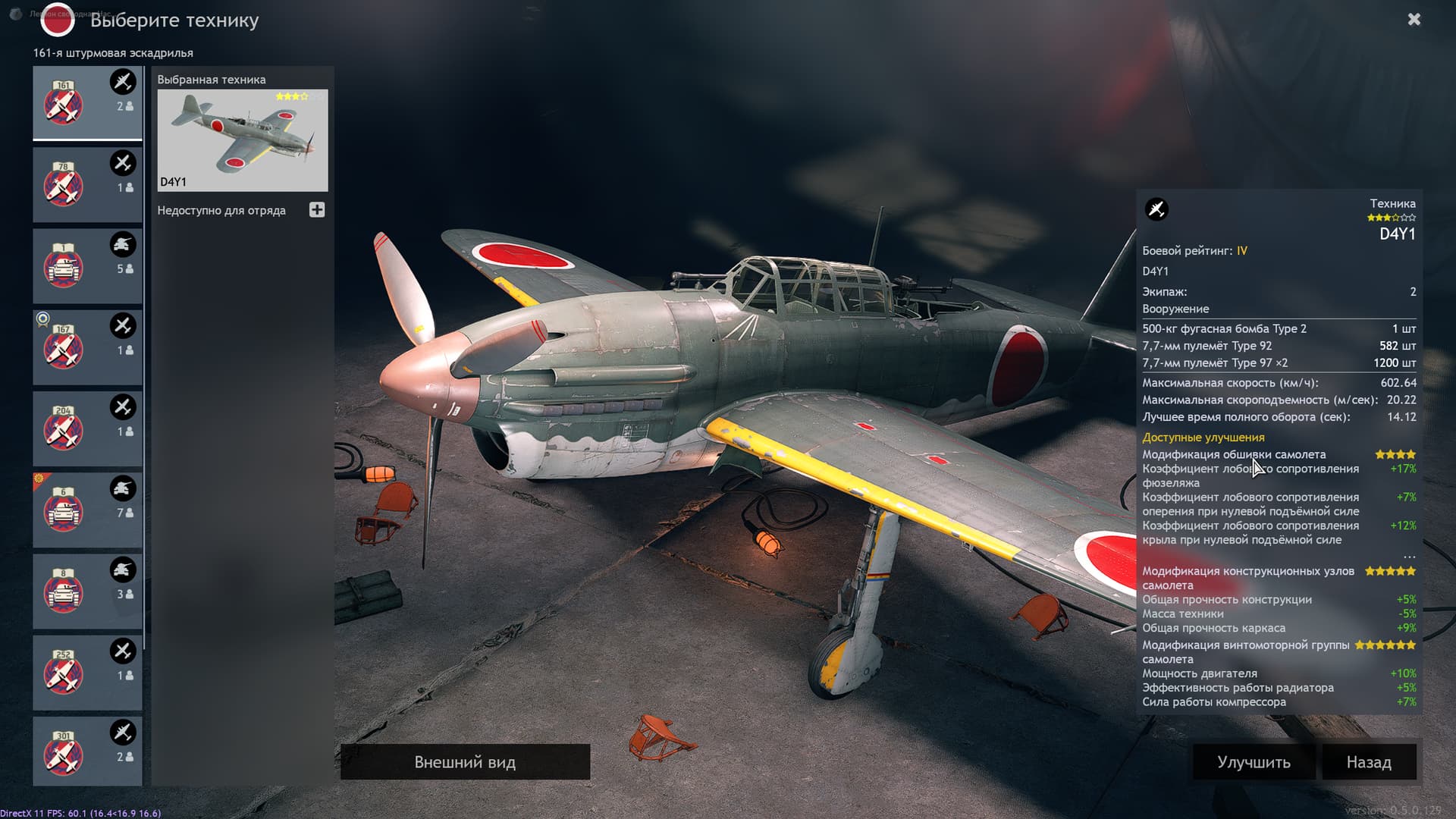The height and width of the screenshot is (819, 1456).
Task: Select the 161st assault squadron tile
Action: 87,102
